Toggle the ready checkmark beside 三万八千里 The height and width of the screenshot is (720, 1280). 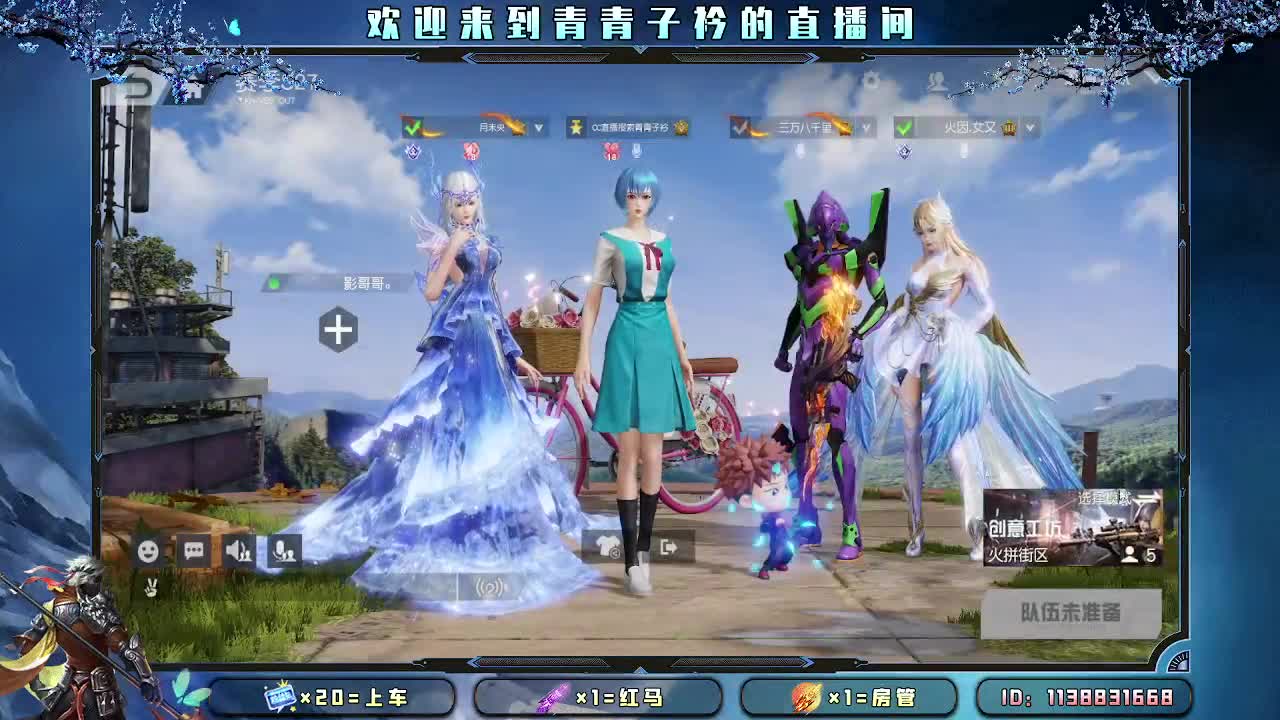coord(741,126)
